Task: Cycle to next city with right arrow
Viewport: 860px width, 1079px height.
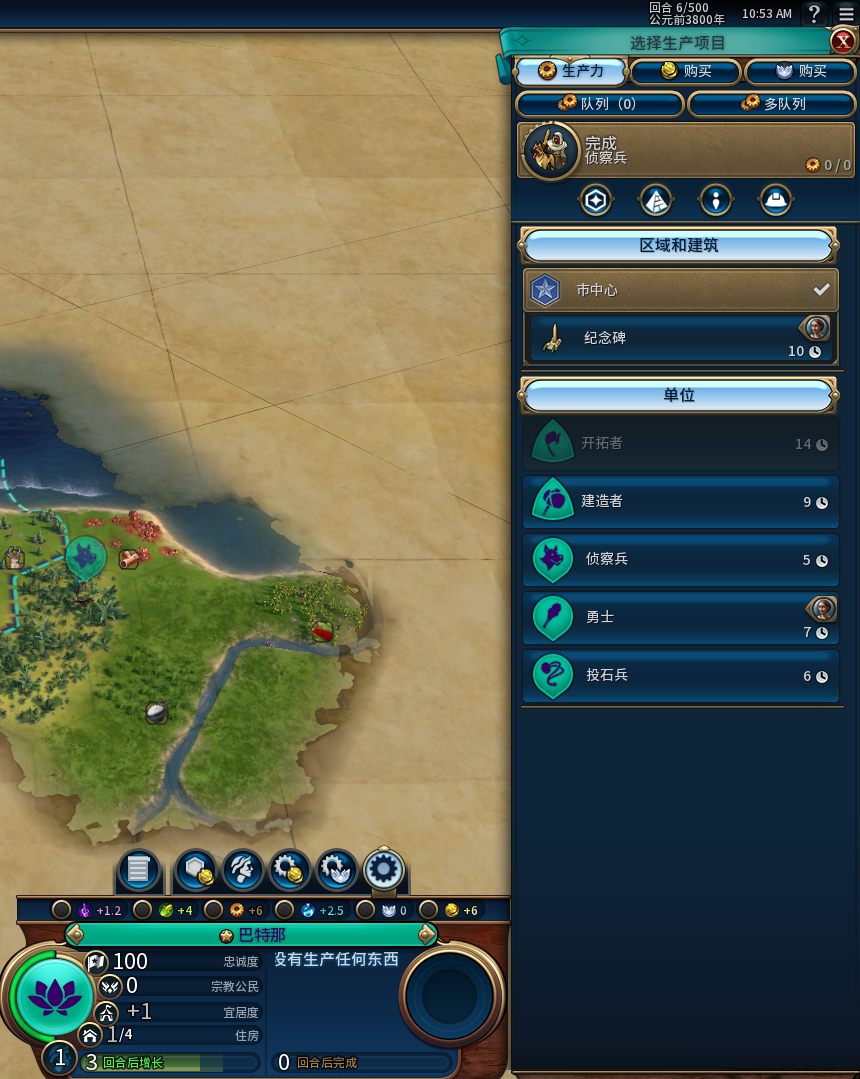Action: pyautogui.click(x=428, y=935)
